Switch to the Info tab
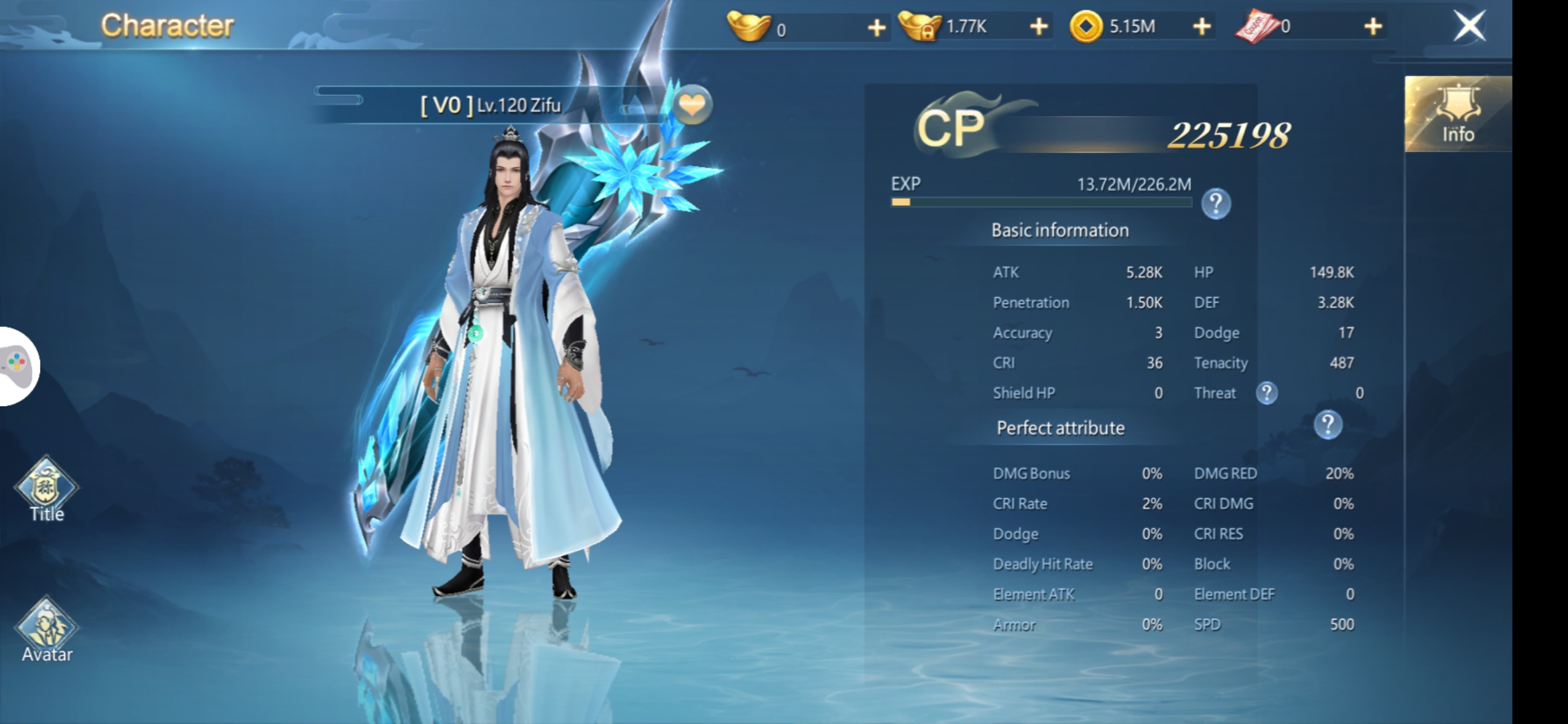 [x=1457, y=114]
